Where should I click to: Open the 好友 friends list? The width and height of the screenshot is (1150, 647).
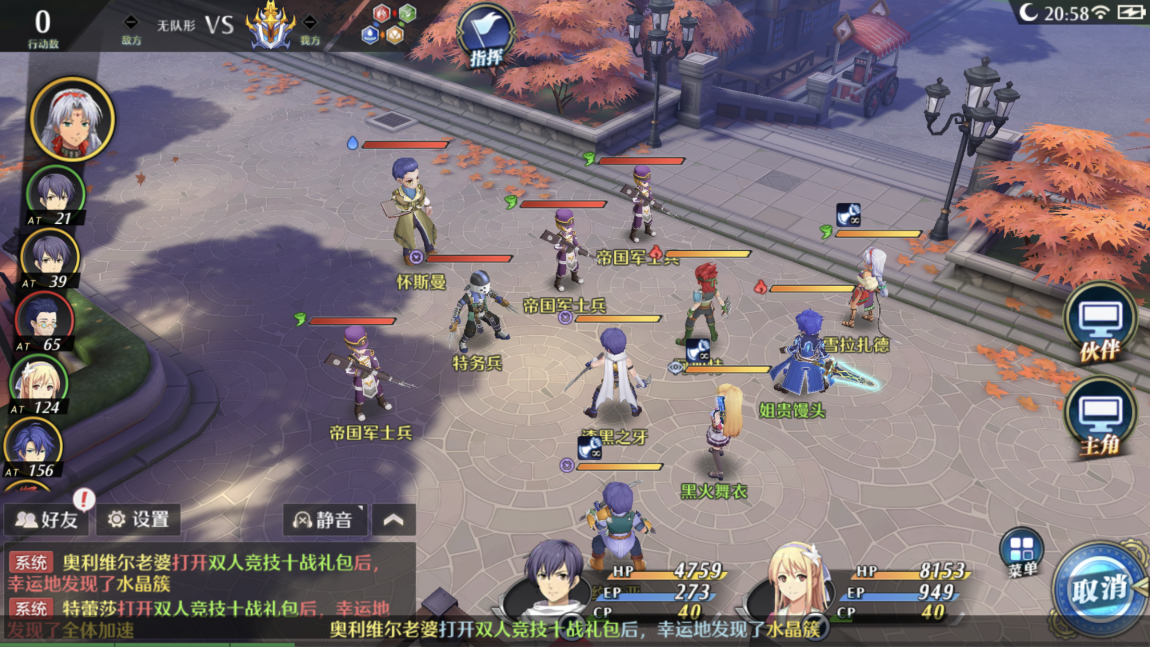[x=48, y=520]
